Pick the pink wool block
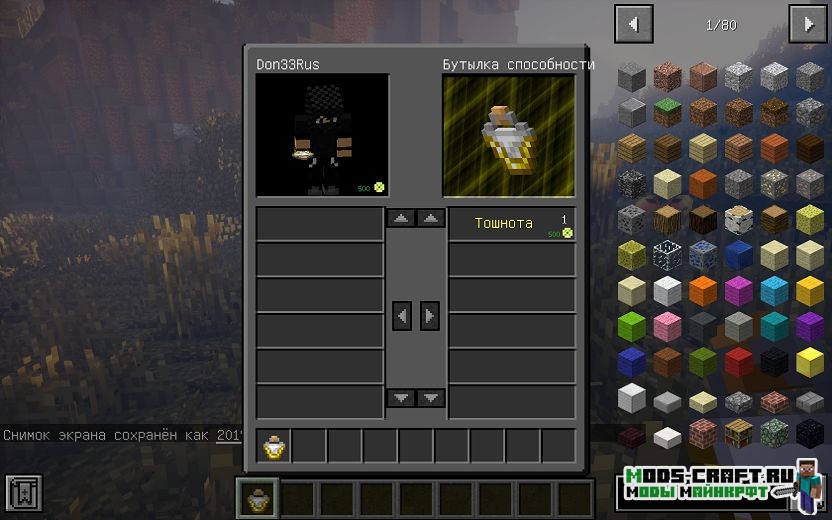This screenshot has height=520, width=832. (x=668, y=326)
